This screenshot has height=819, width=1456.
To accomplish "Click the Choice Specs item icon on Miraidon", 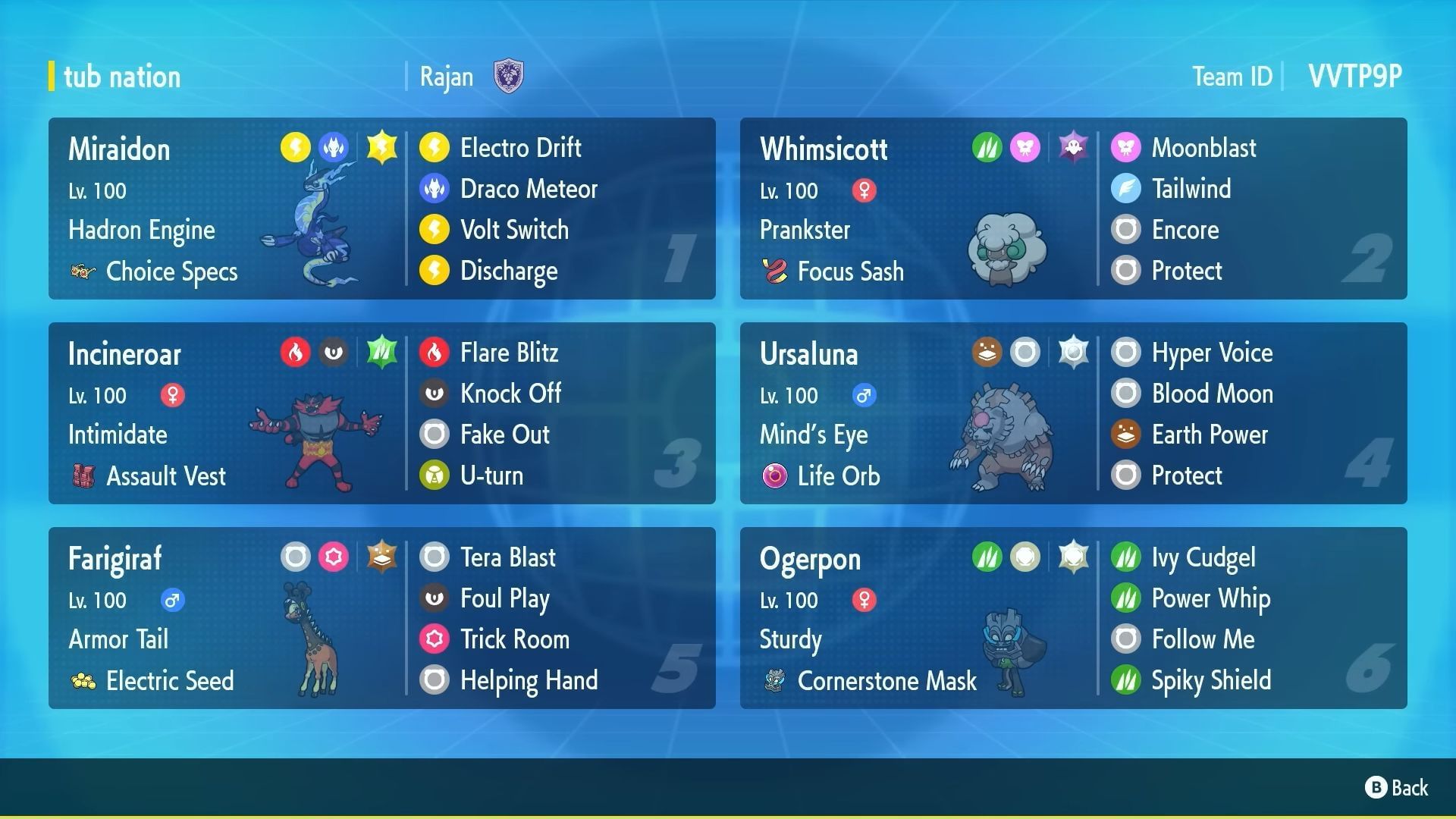I will point(83,271).
